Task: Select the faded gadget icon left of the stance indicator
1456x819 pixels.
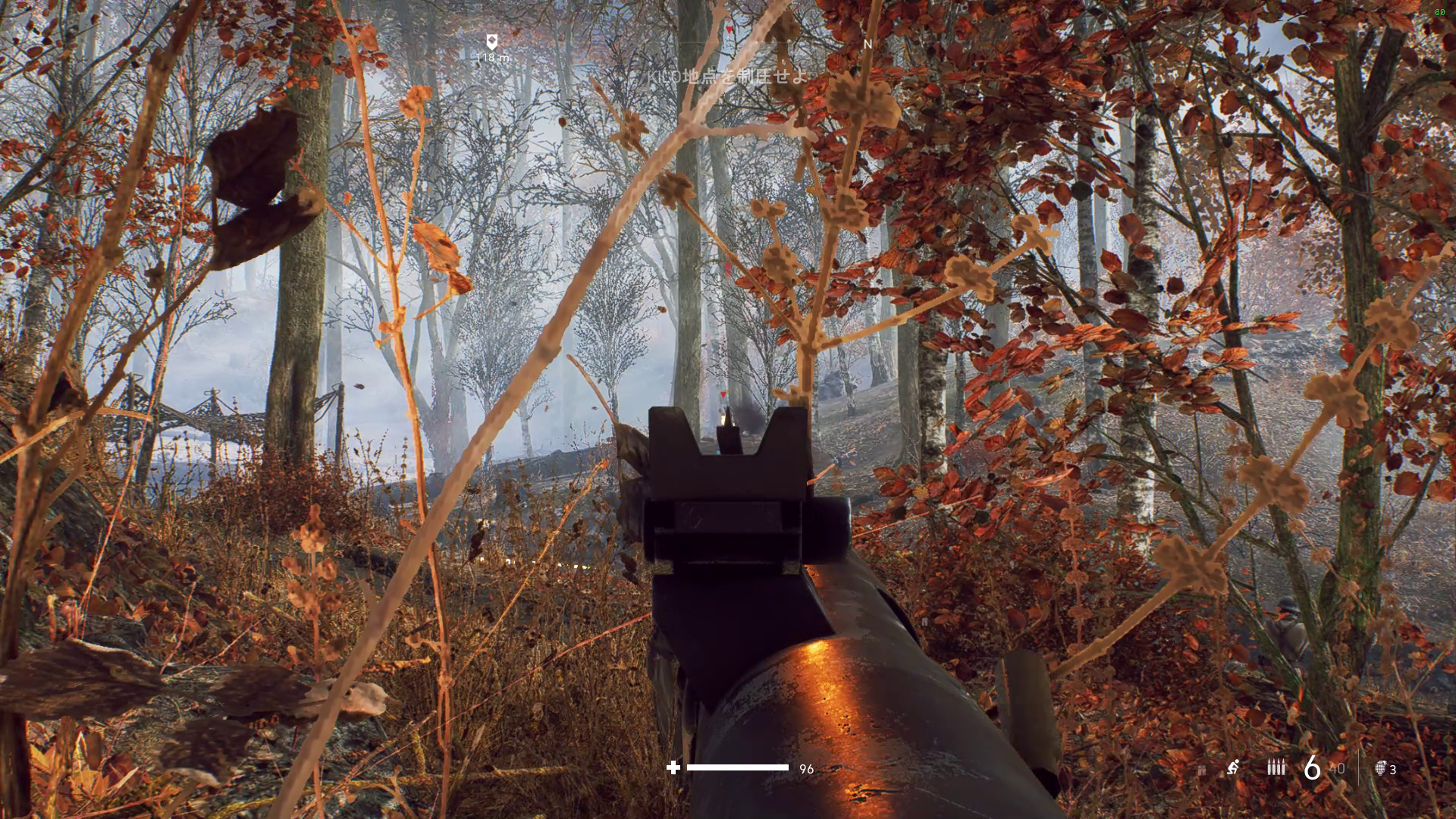Action: tap(1202, 770)
